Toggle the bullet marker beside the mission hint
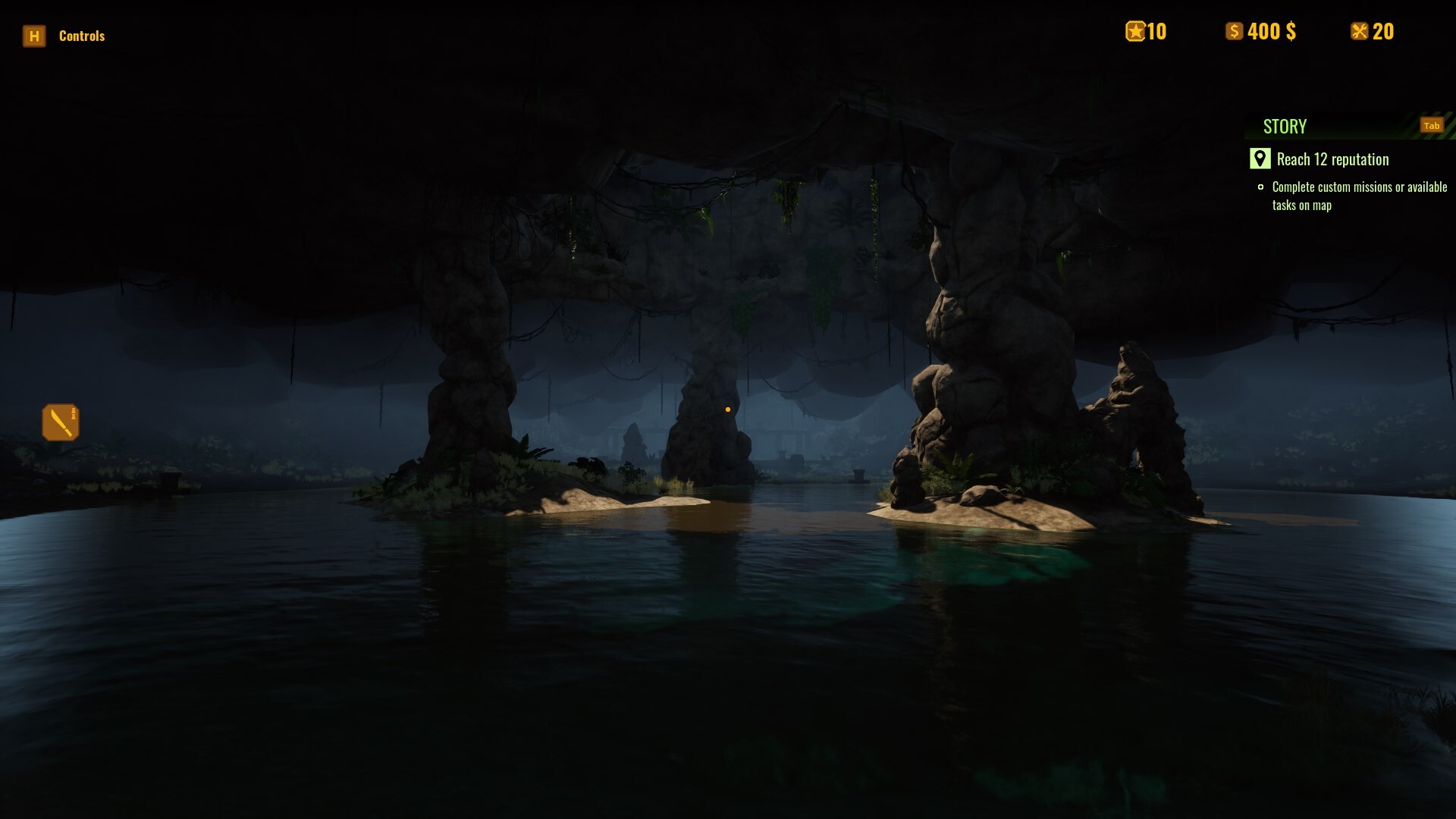Viewport: 1456px width, 819px height. [x=1263, y=187]
